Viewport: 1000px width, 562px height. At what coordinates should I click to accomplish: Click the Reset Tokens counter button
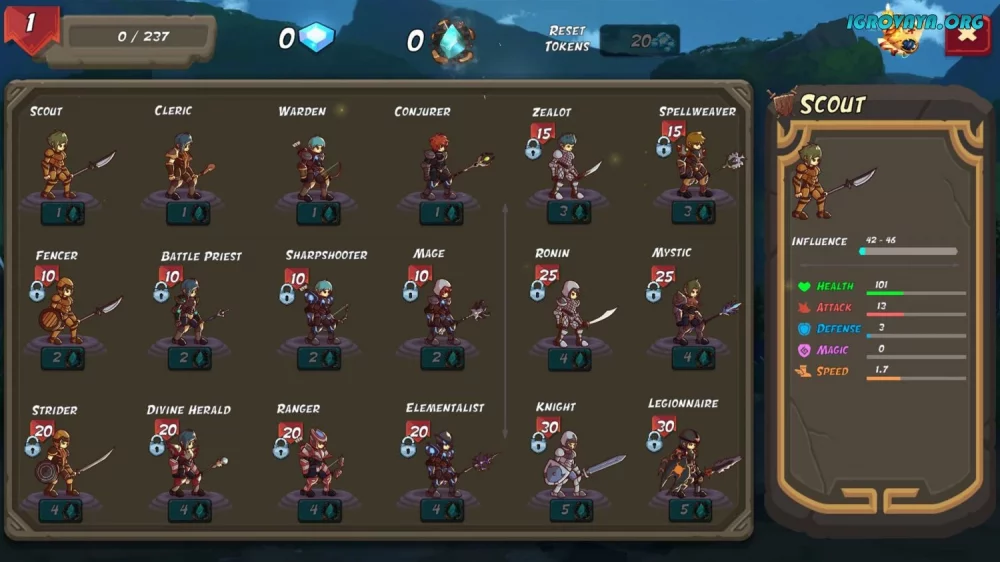tap(640, 41)
